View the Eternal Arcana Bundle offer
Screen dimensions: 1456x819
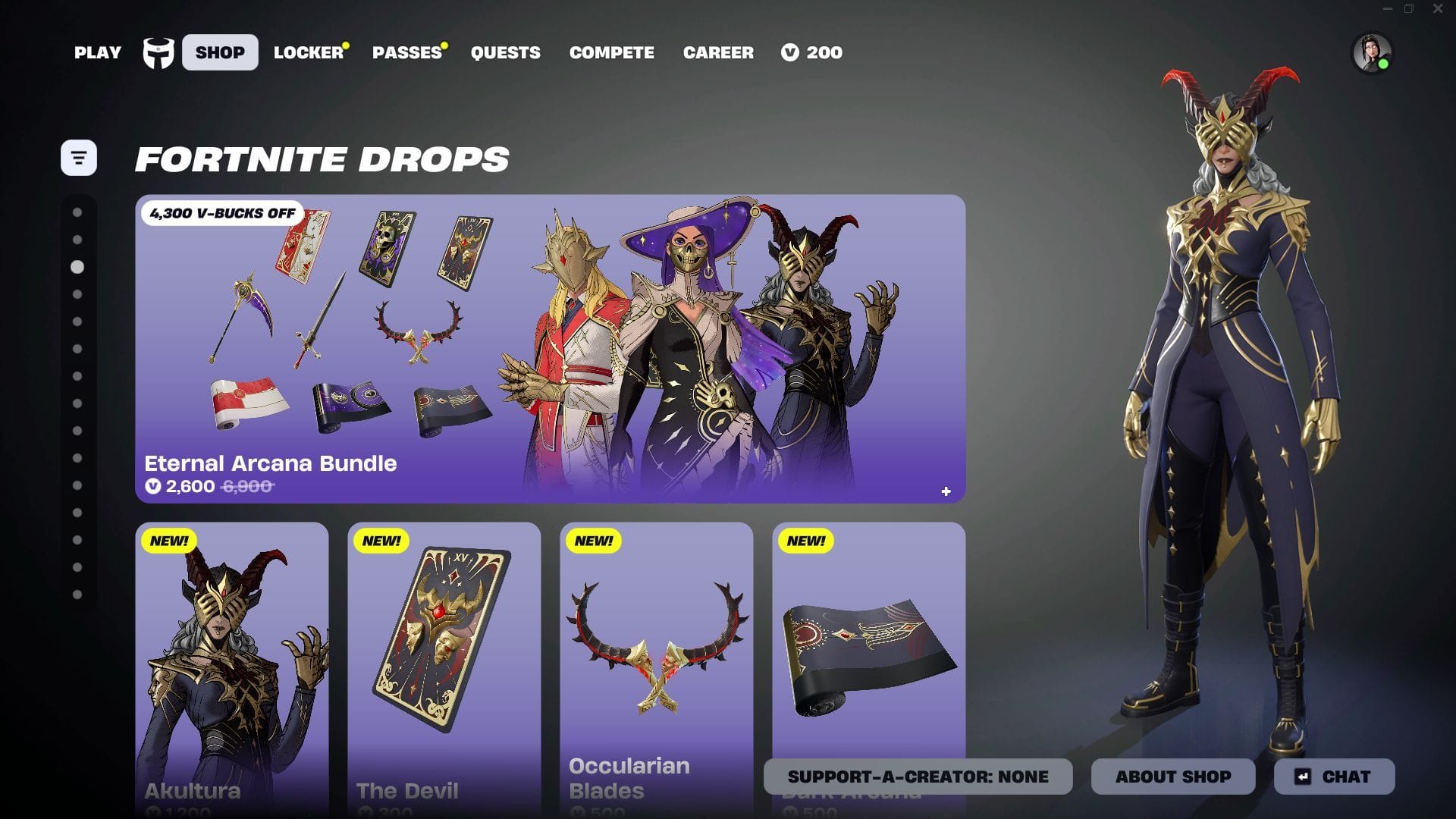point(550,349)
